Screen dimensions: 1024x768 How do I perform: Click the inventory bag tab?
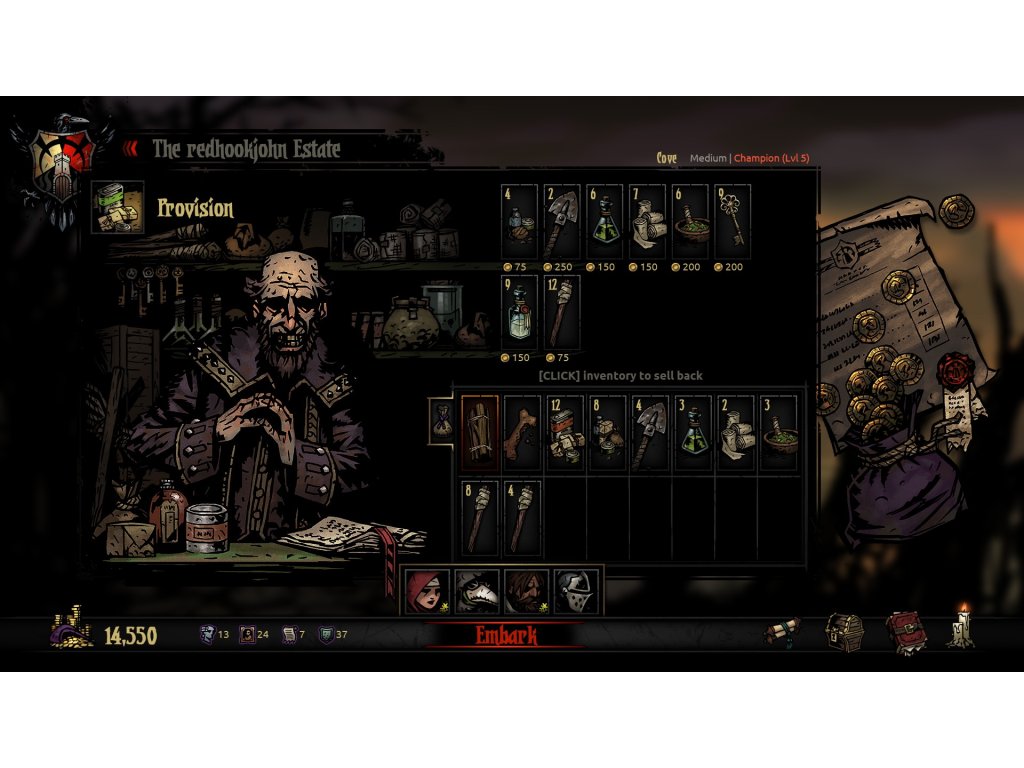[x=439, y=420]
